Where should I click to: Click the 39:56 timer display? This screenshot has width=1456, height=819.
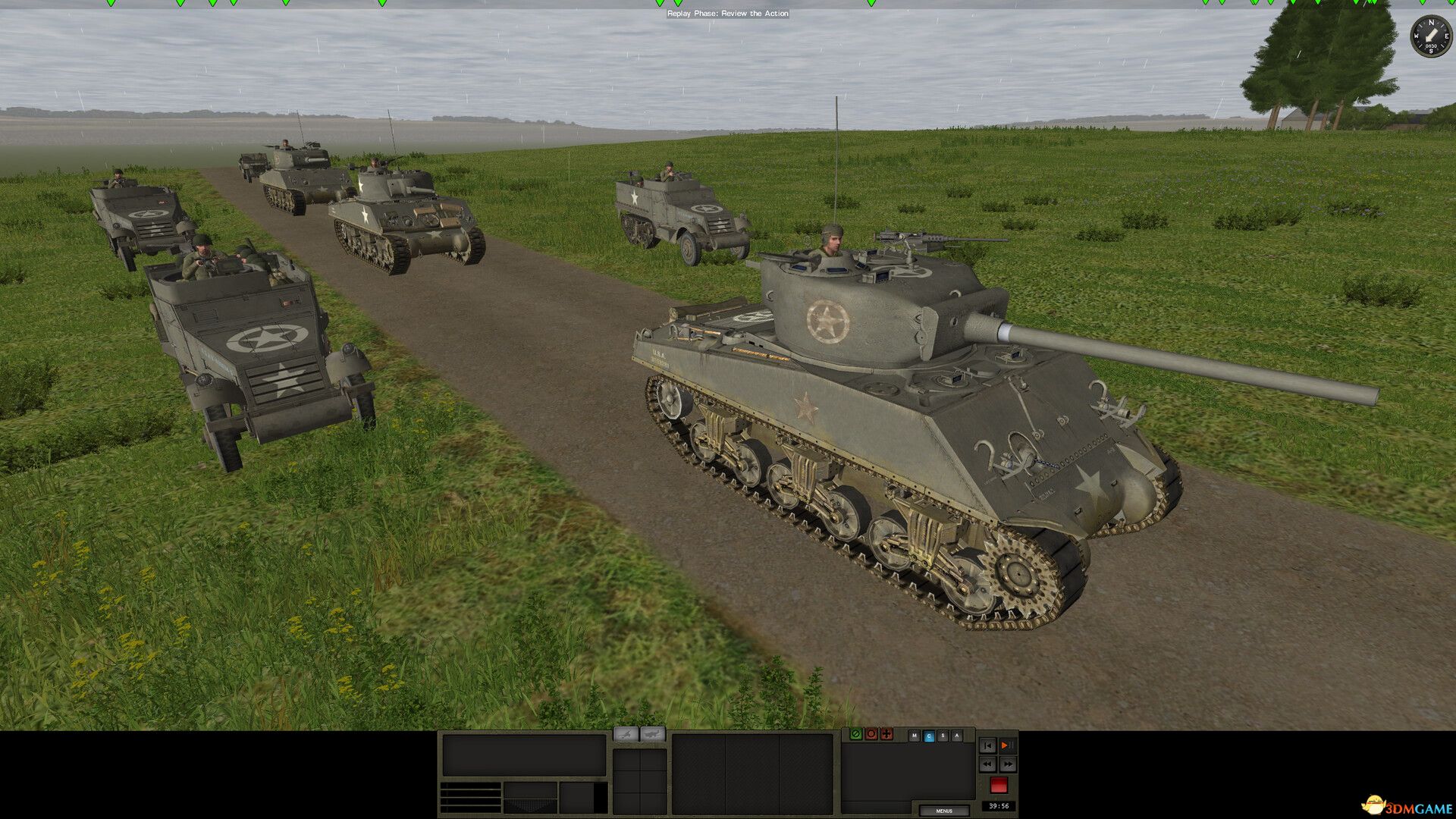pyautogui.click(x=999, y=805)
